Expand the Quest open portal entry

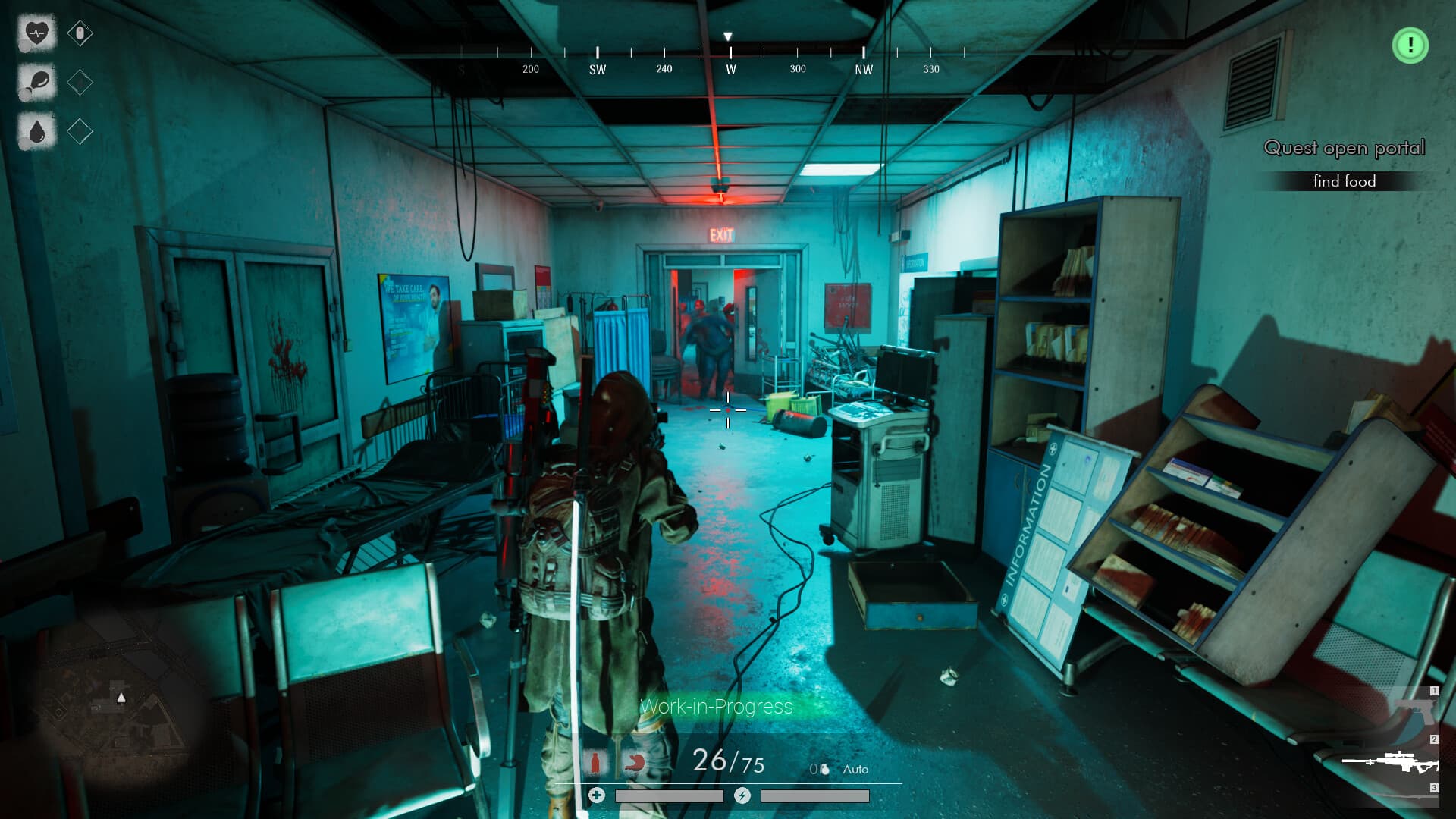(1344, 149)
